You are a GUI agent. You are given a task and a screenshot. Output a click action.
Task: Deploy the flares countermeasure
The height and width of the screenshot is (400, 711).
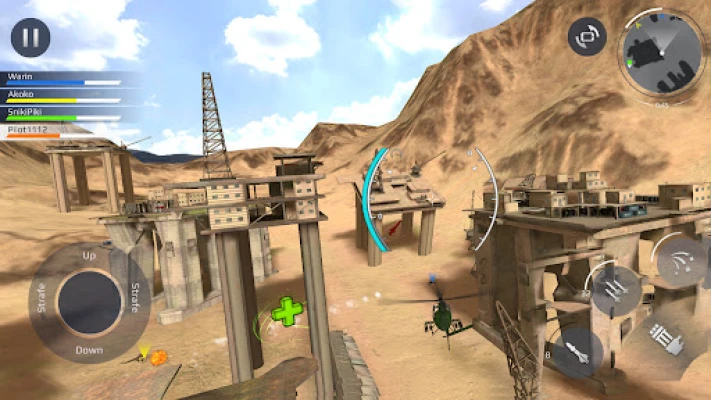[x=682, y=263]
